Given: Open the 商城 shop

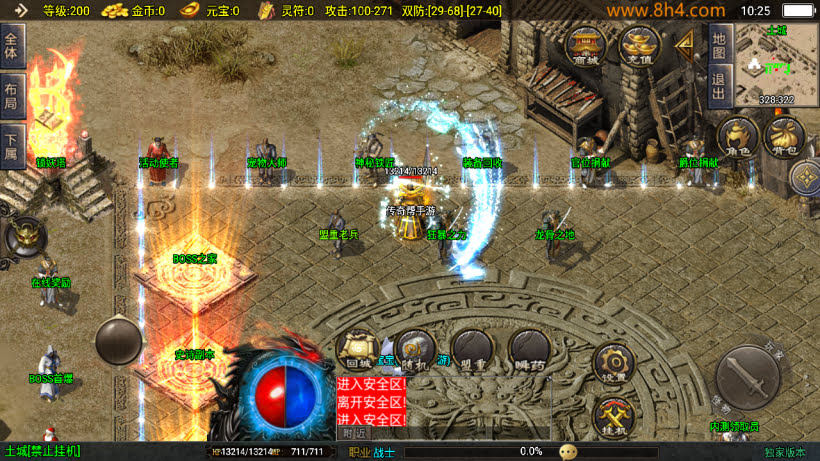Looking at the screenshot, I should click(x=586, y=45).
